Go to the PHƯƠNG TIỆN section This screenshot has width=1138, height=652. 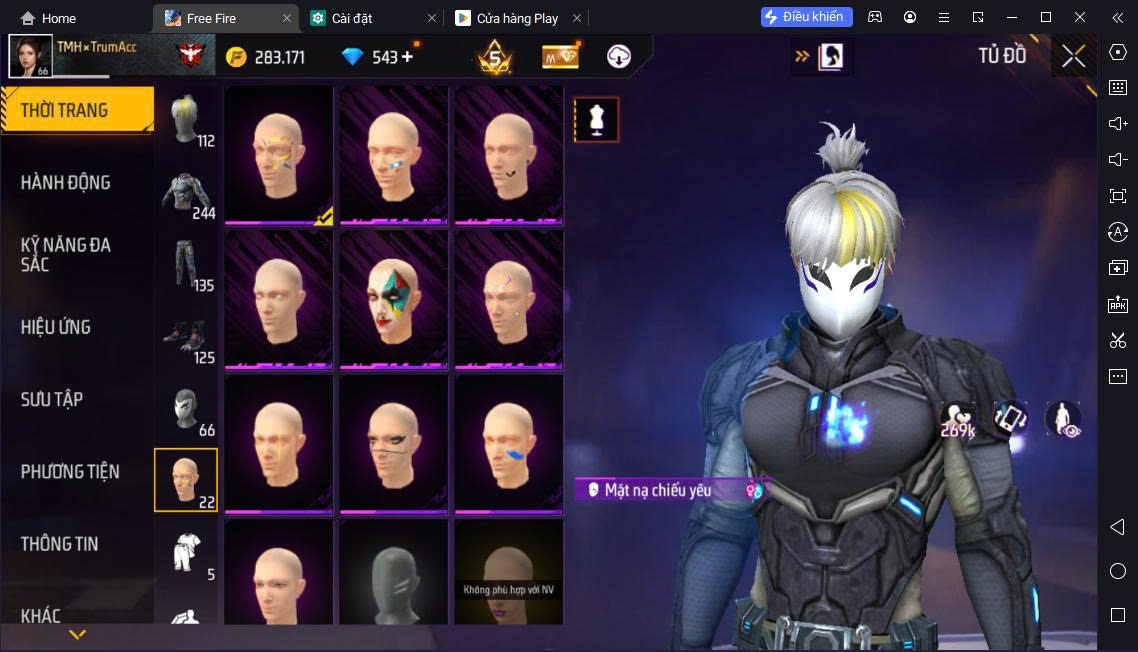(70, 471)
